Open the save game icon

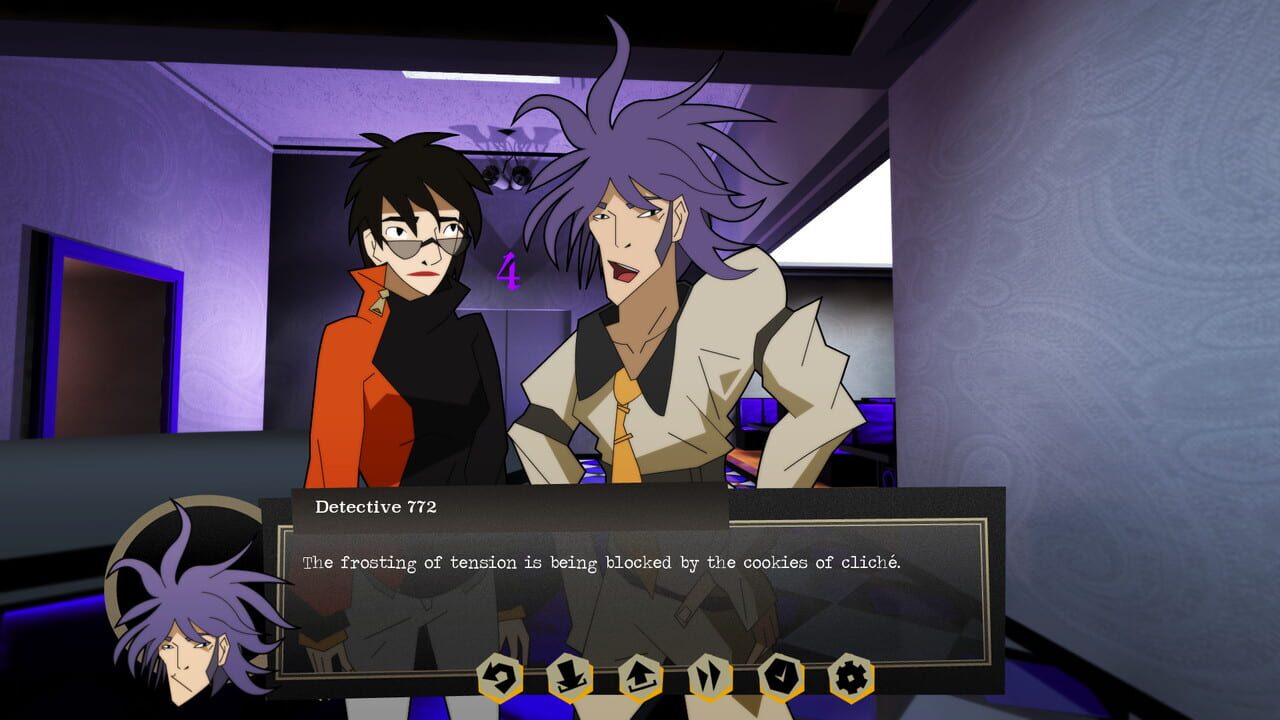(x=569, y=679)
